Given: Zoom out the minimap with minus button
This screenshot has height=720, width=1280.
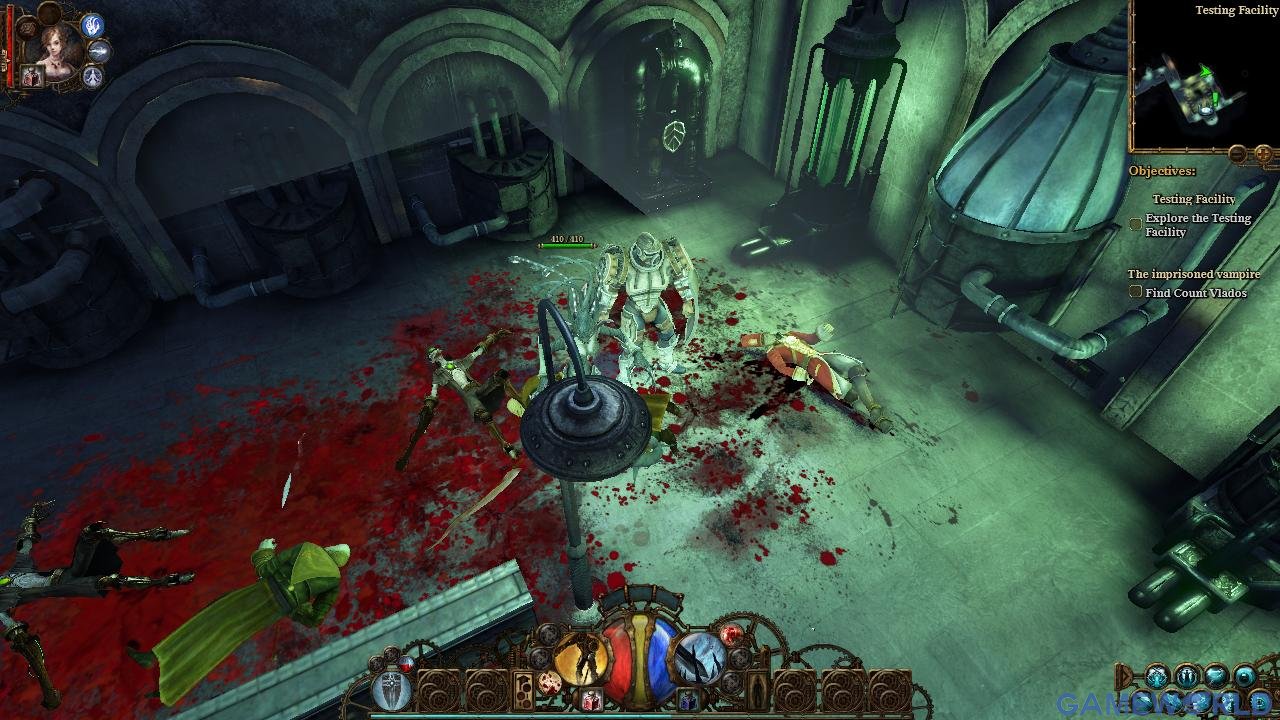Looking at the screenshot, I should point(1238,154).
